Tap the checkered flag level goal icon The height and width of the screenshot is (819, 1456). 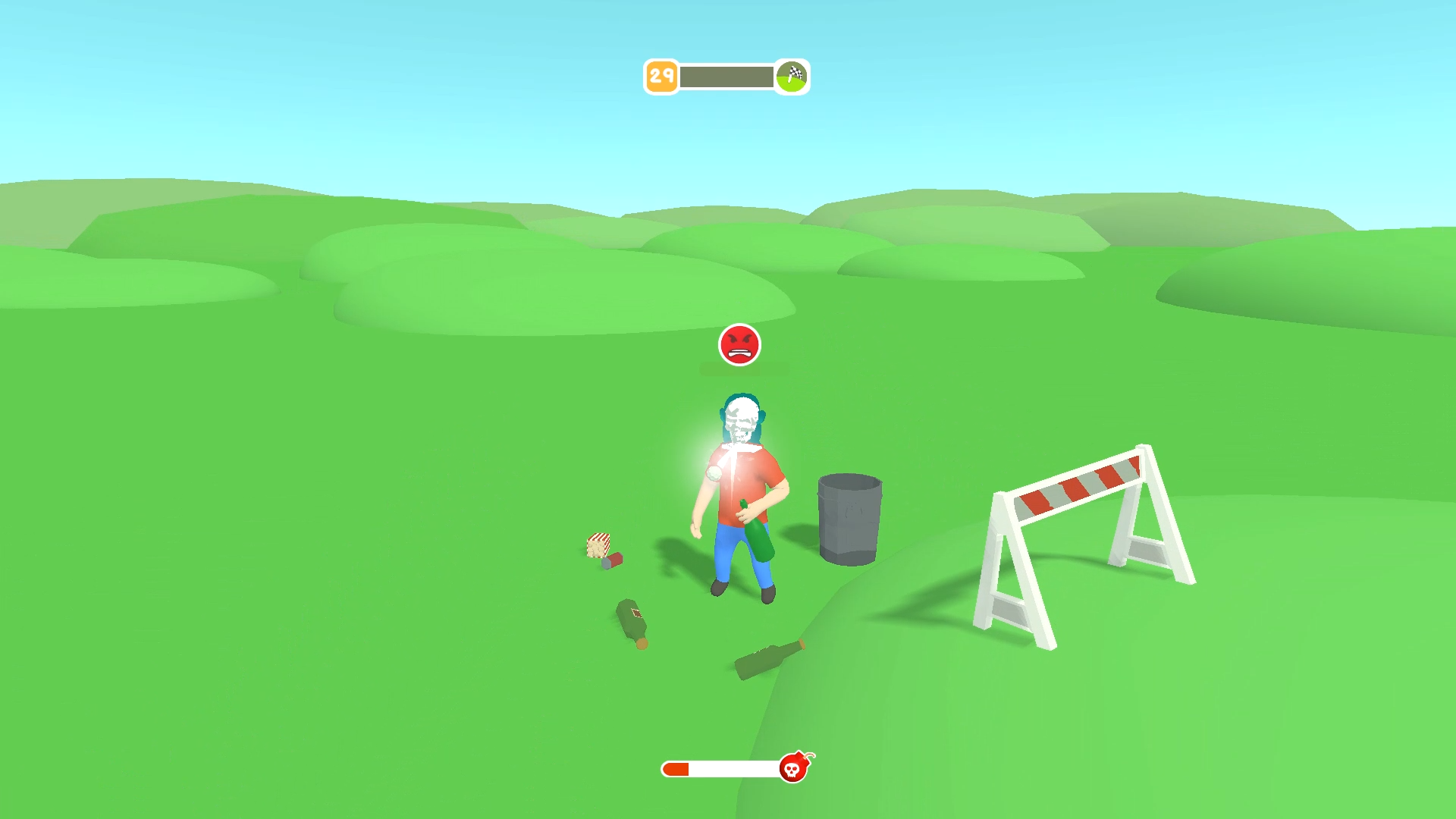[x=790, y=75]
